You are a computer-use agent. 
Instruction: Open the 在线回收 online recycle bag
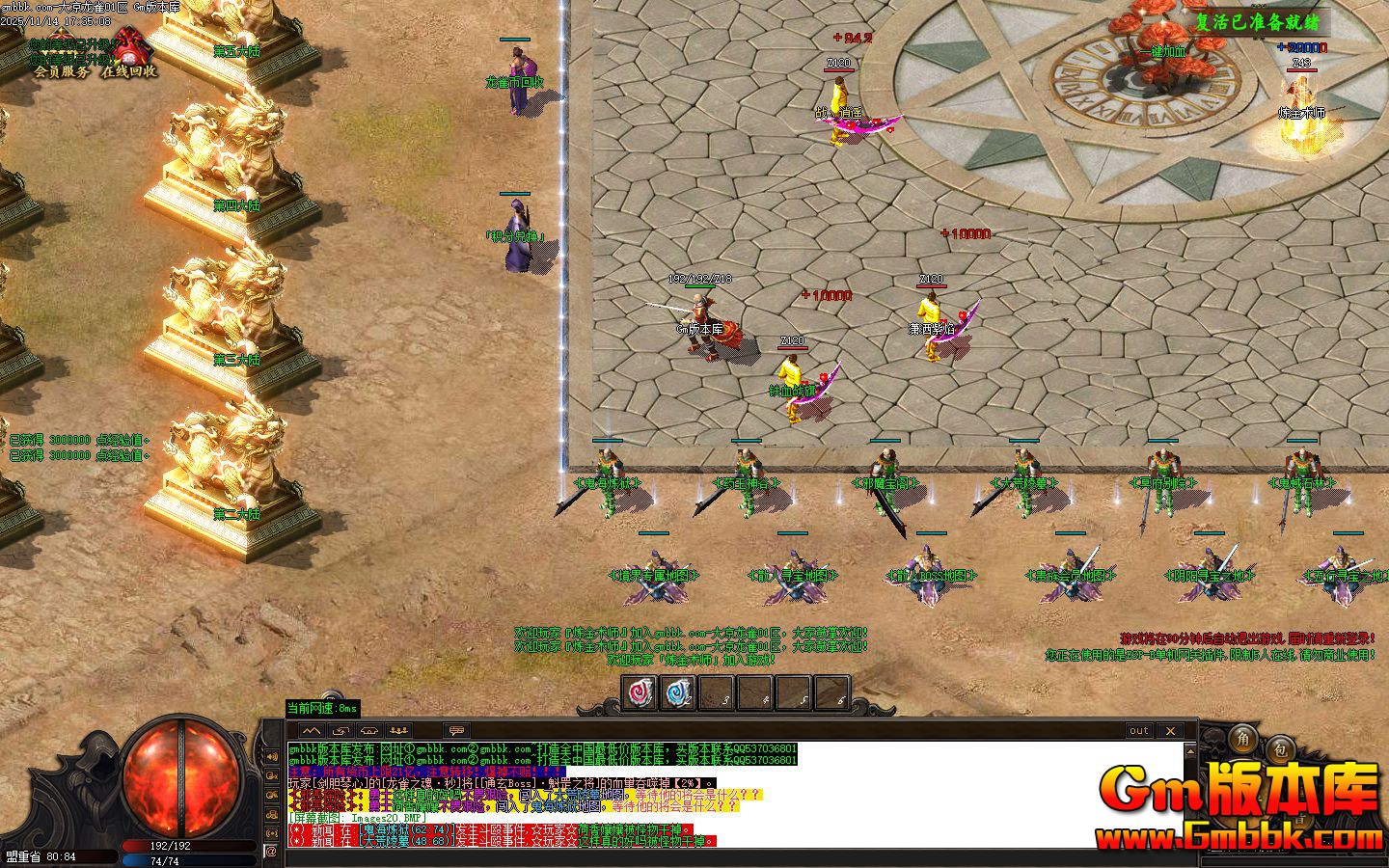coord(129,70)
